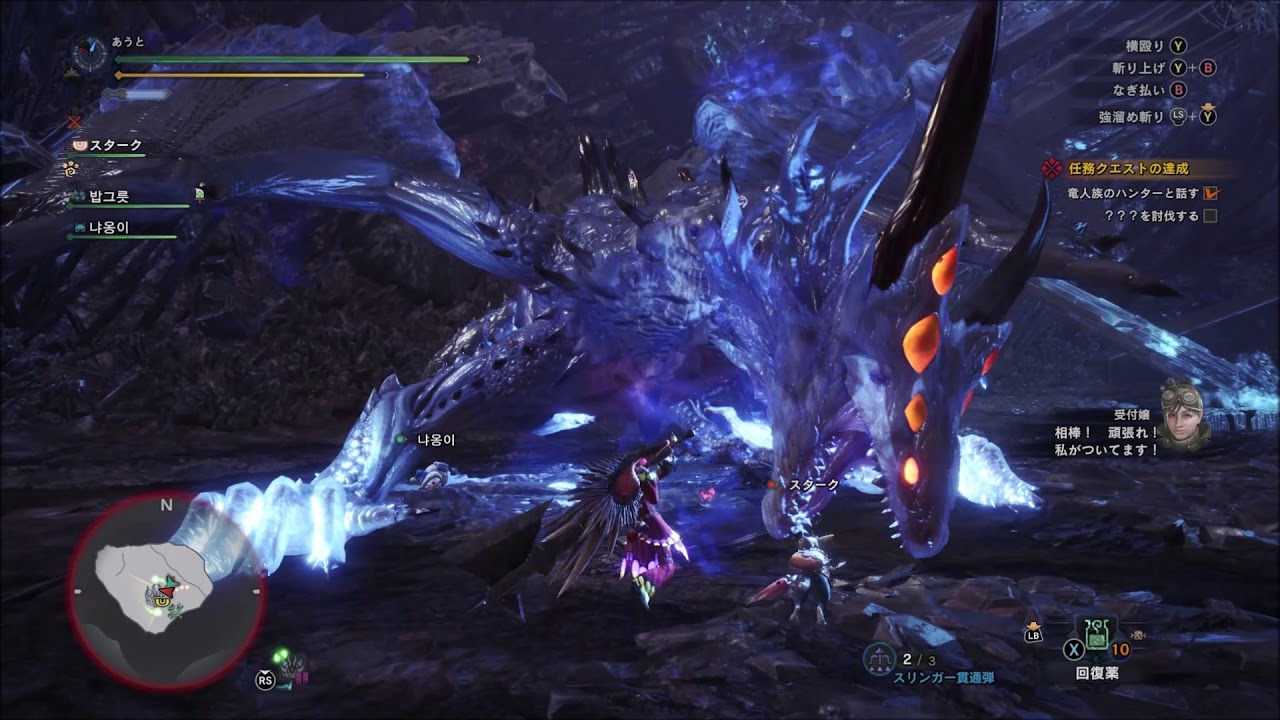The image size is (1280, 720).
Task: Click the B button prompt beside 斬り上げ
Action: point(1208,68)
